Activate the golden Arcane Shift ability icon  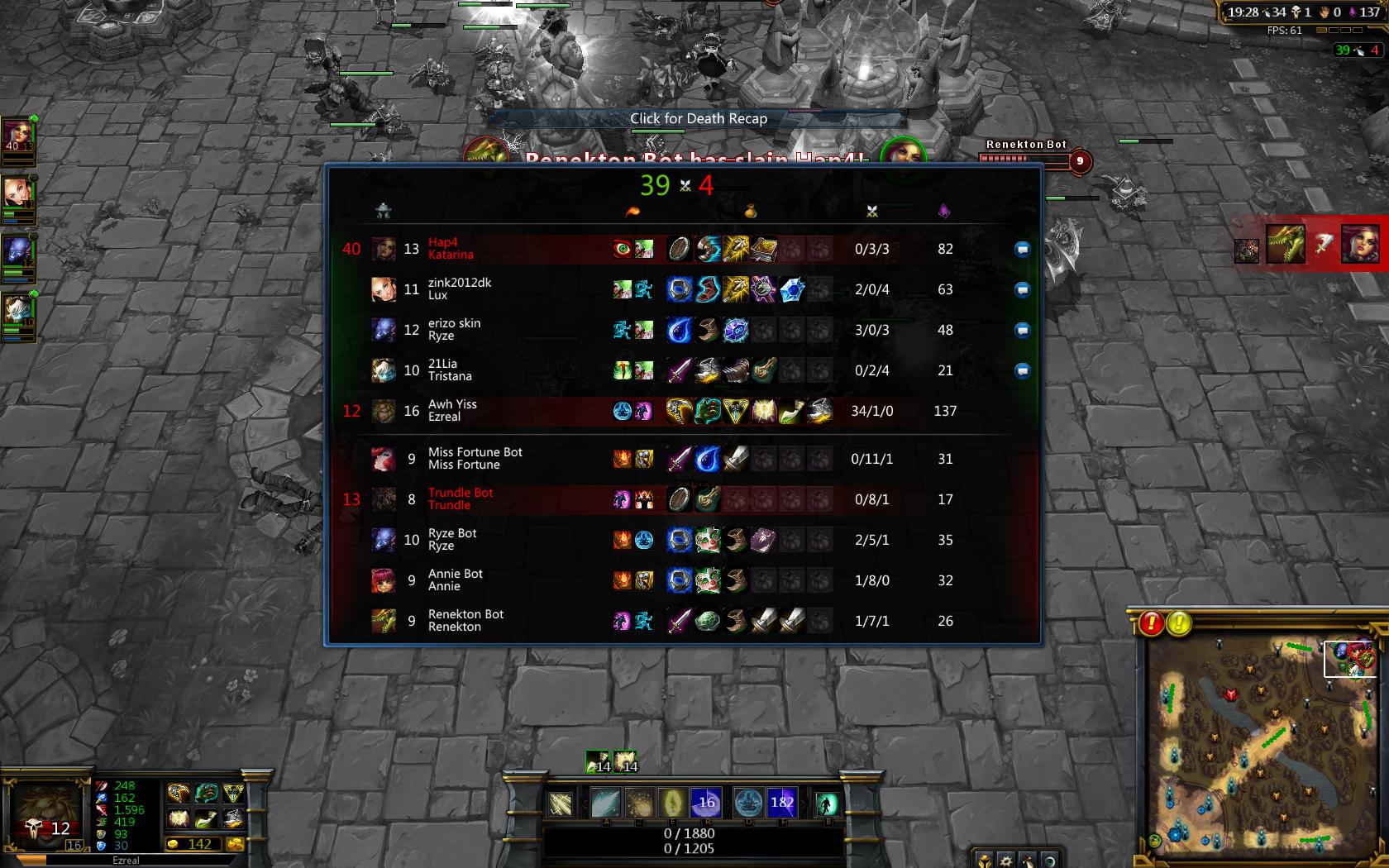(672, 802)
